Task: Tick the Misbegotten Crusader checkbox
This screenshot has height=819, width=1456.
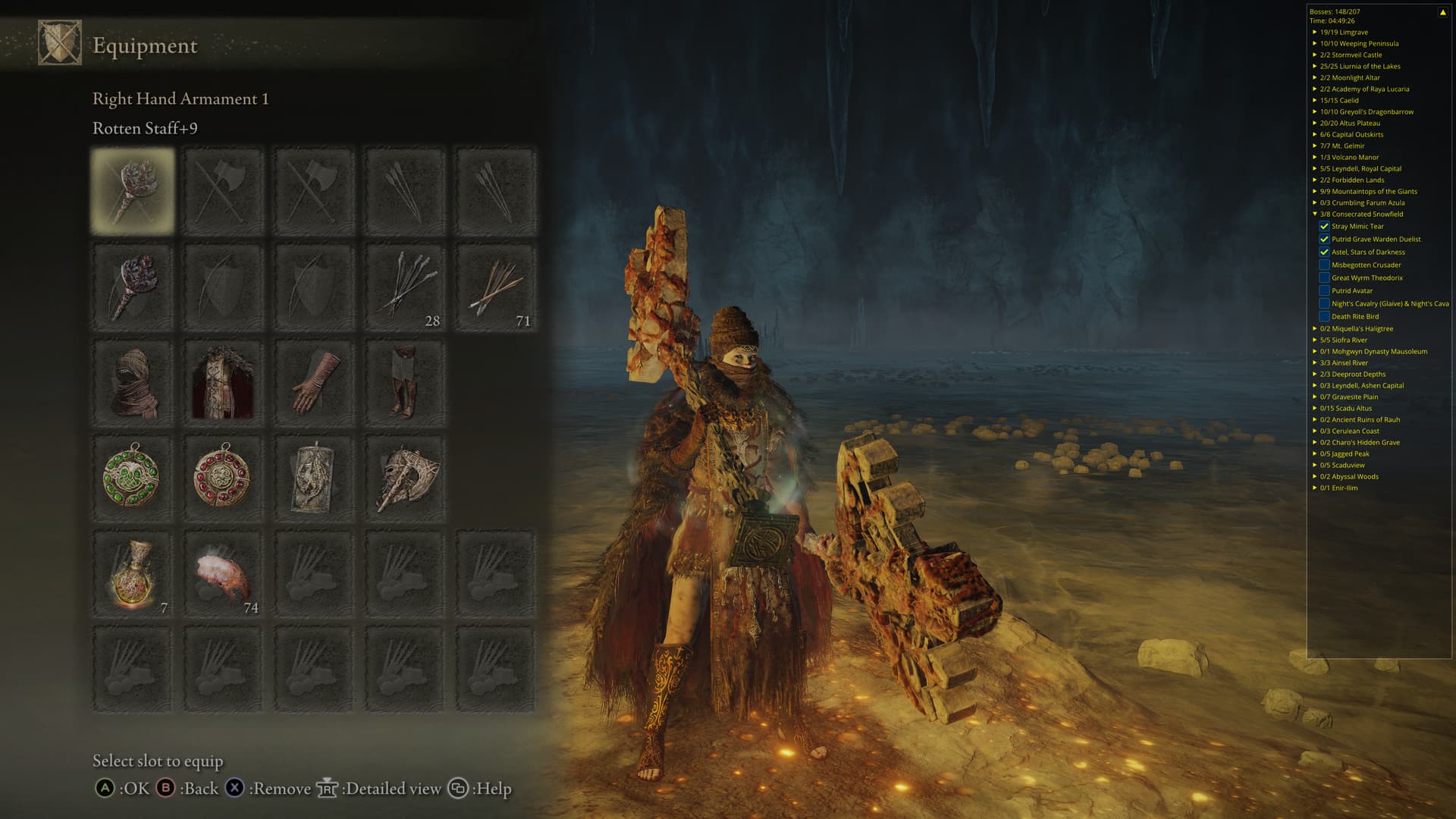Action: (x=1324, y=265)
